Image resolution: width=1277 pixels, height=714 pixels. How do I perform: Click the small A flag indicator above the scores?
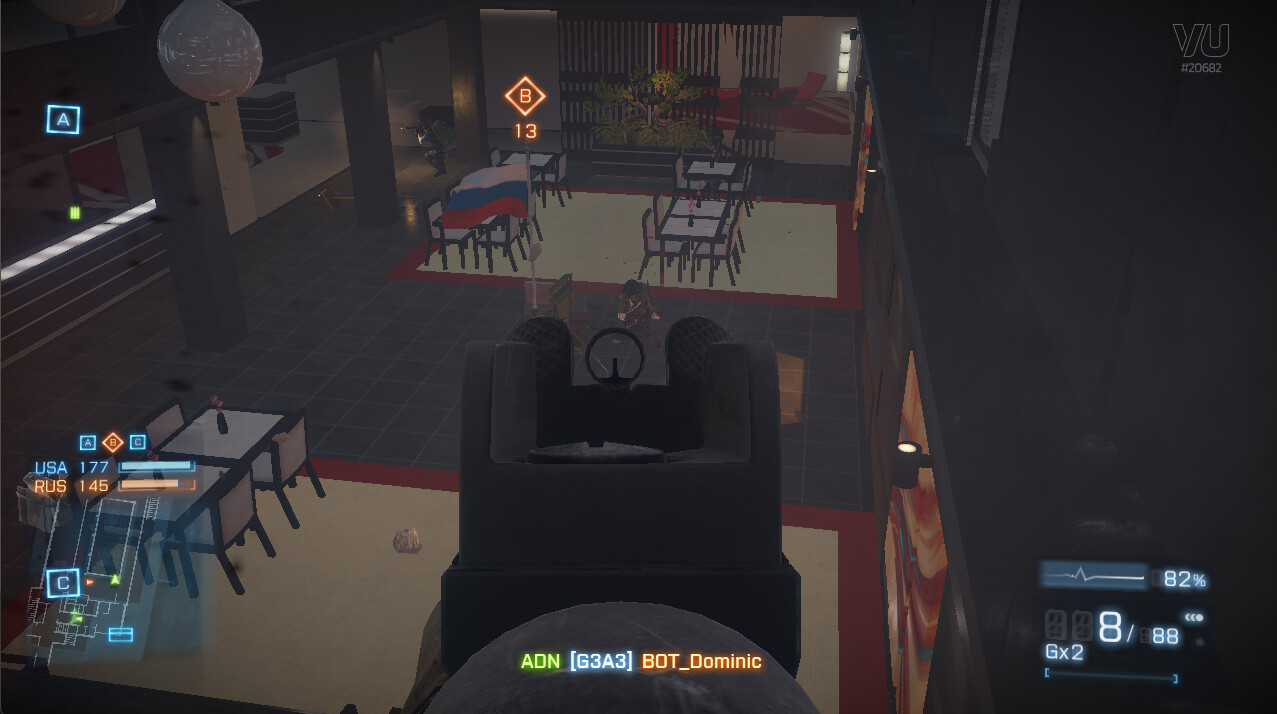pos(88,442)
